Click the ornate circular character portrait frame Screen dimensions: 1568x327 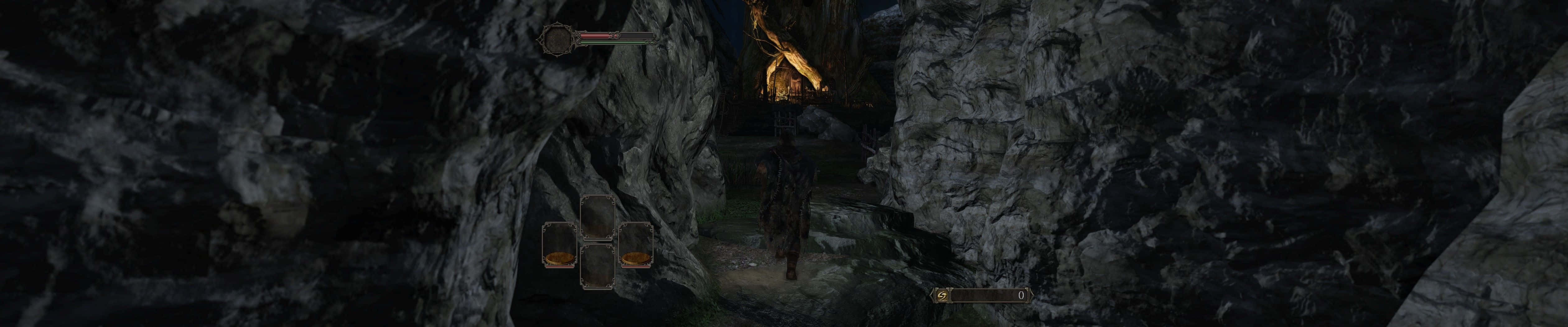(558, 40)
